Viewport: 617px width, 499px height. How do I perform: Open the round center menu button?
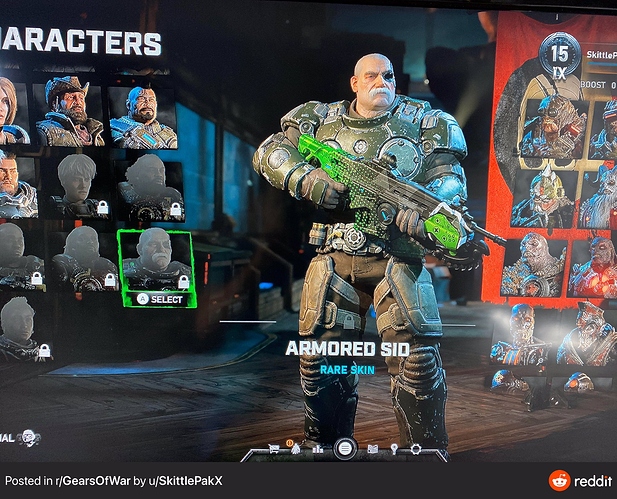click(346, 449)
